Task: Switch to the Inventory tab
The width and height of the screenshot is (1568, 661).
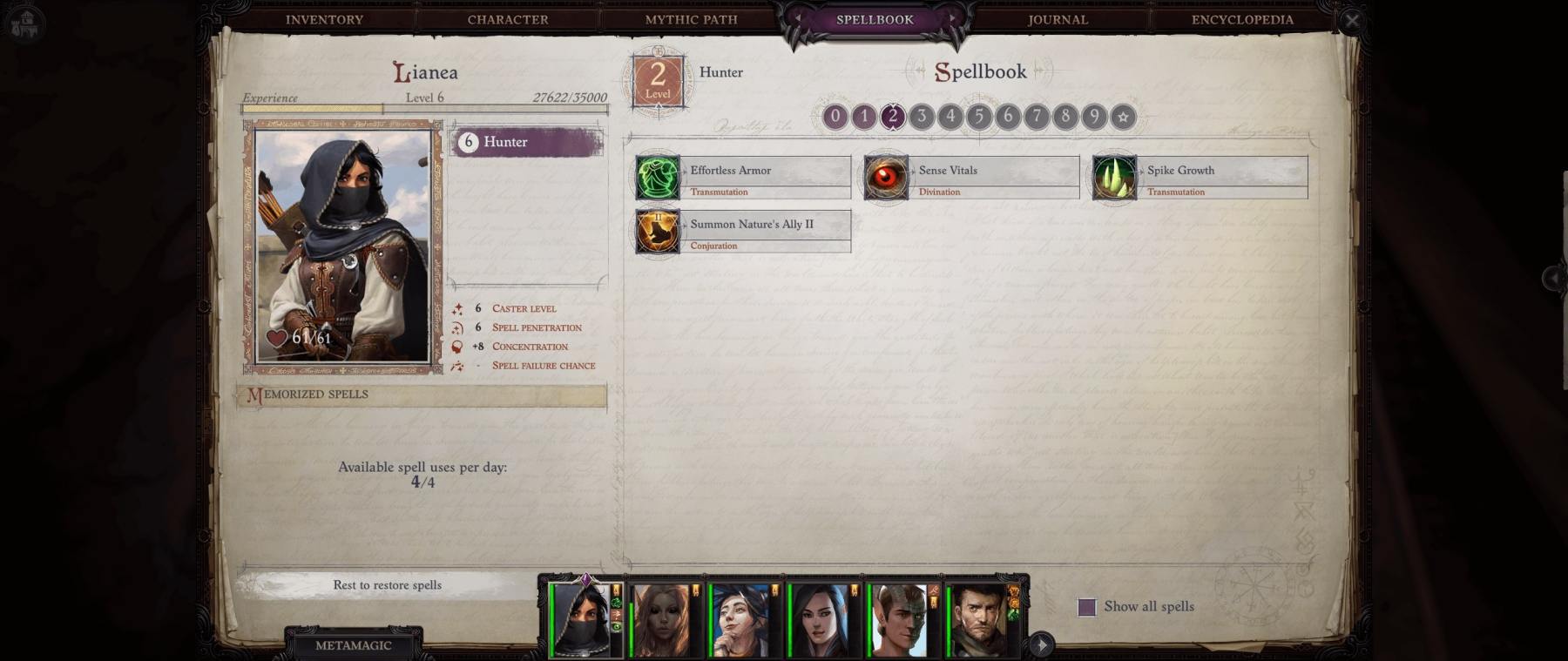Action: [x=324, y=19]
